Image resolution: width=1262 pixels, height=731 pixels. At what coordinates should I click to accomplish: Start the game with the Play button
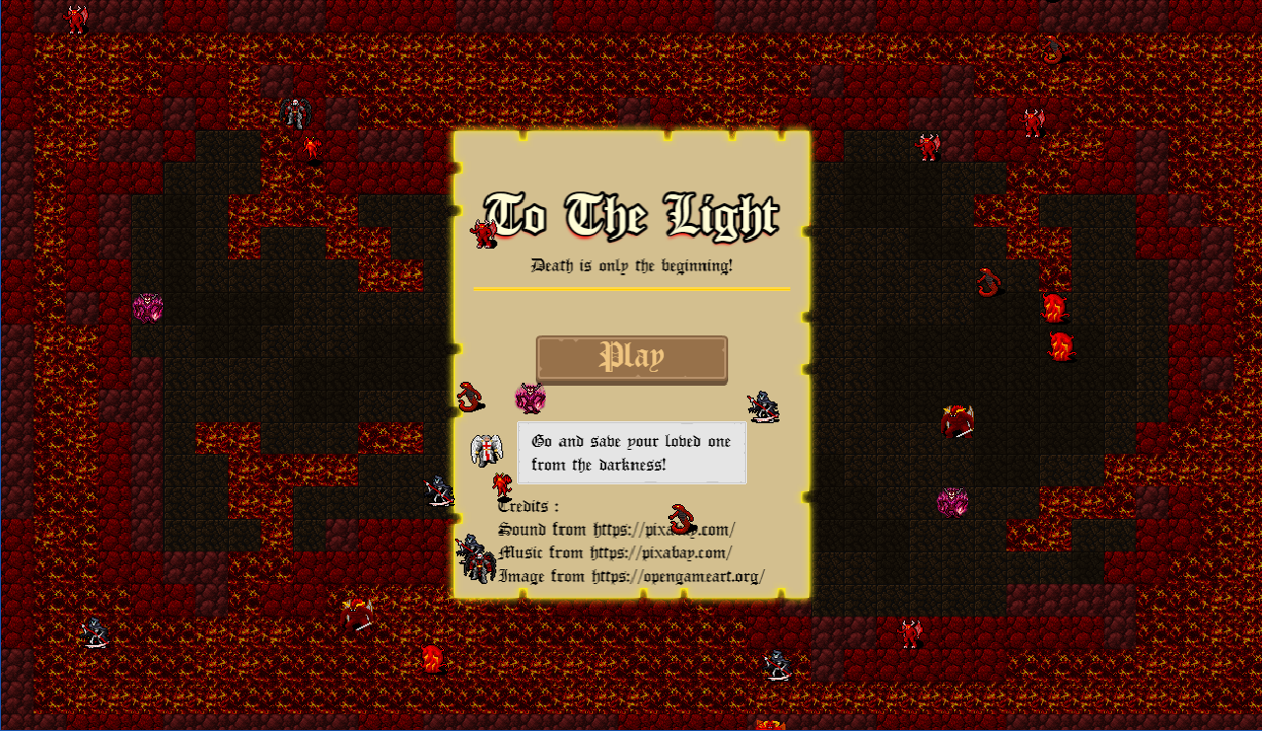pos(631,358)
